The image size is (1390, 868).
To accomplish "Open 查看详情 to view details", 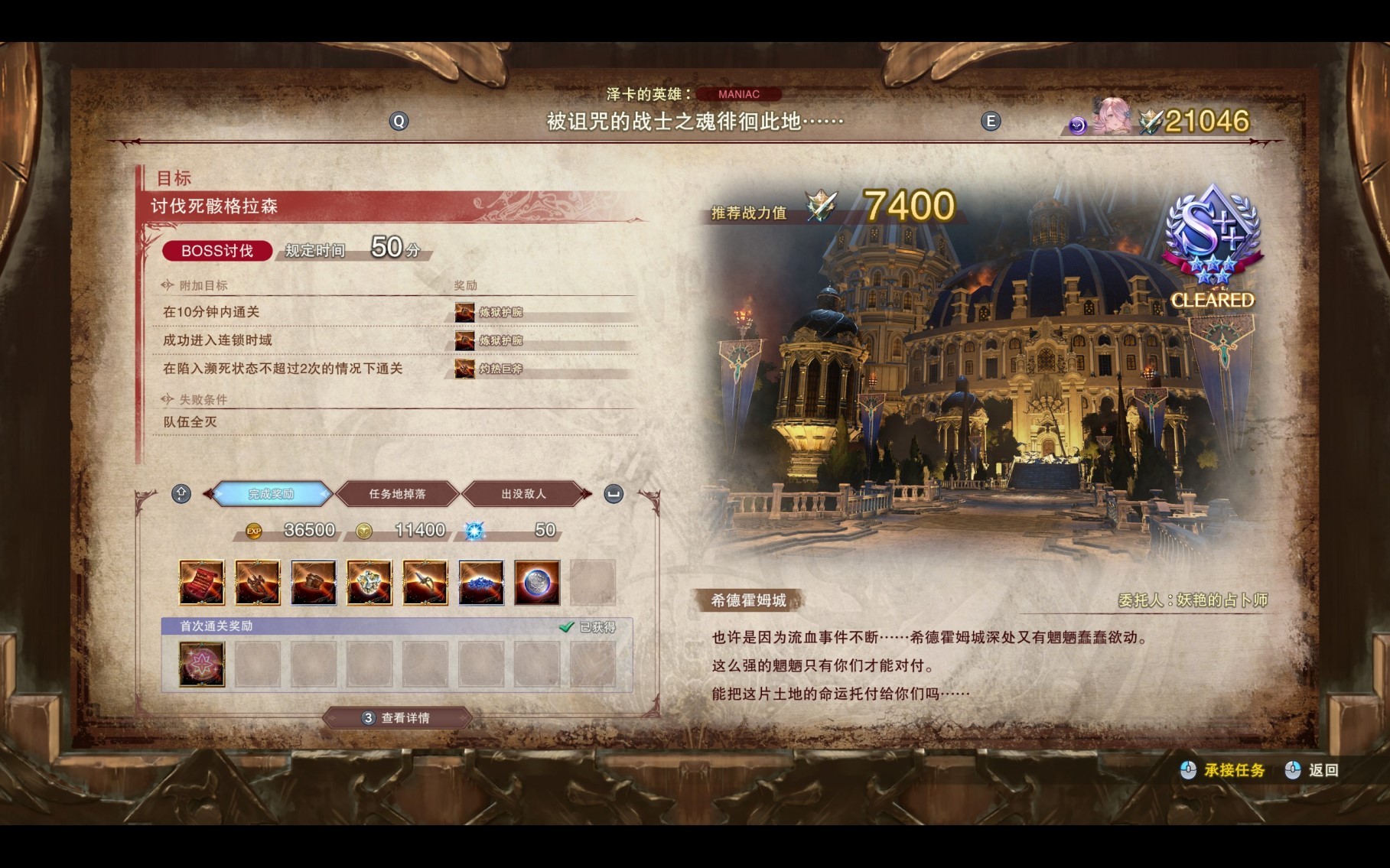I will pos(397,718).
